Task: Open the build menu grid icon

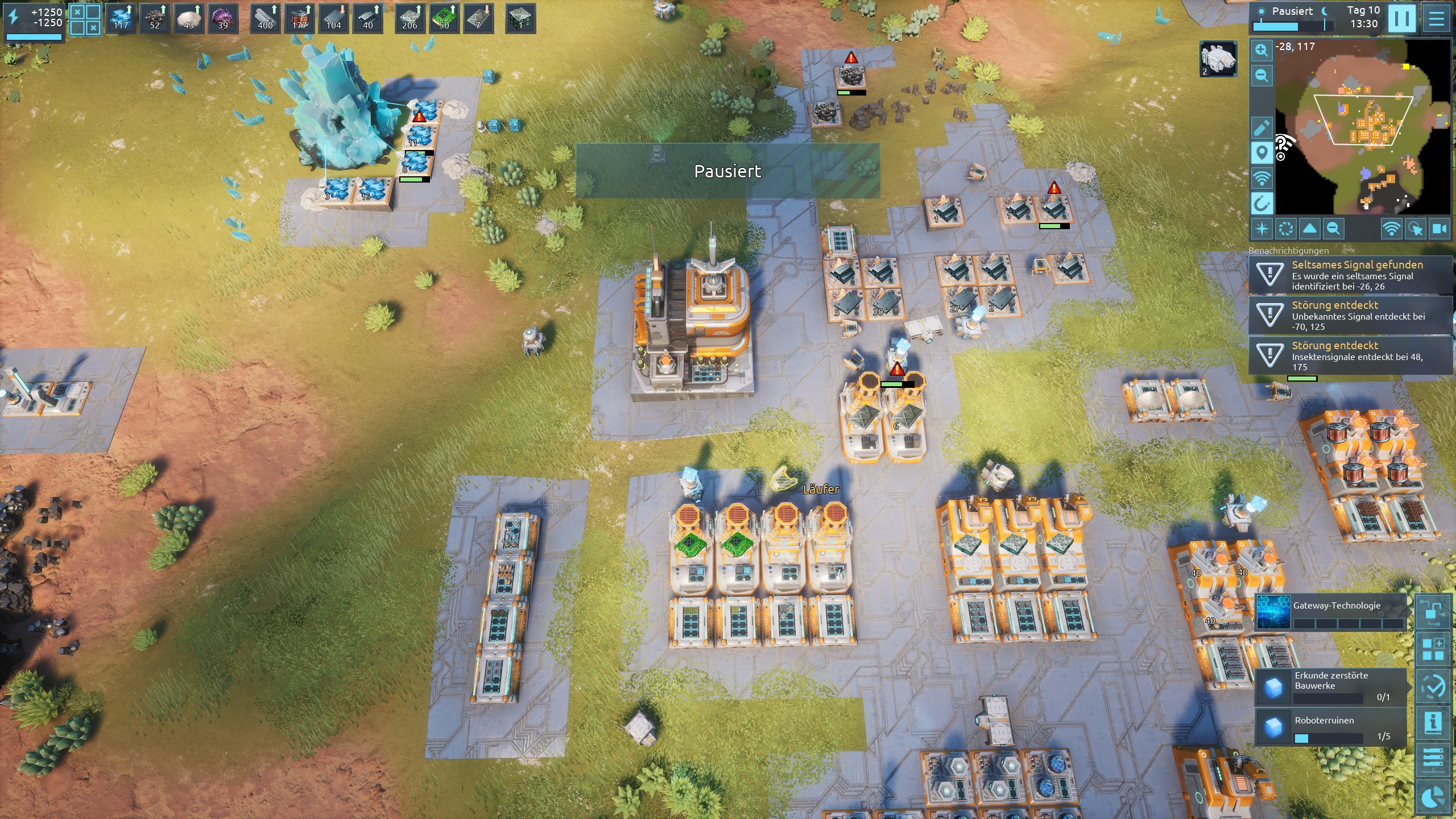Action: 1433,649
